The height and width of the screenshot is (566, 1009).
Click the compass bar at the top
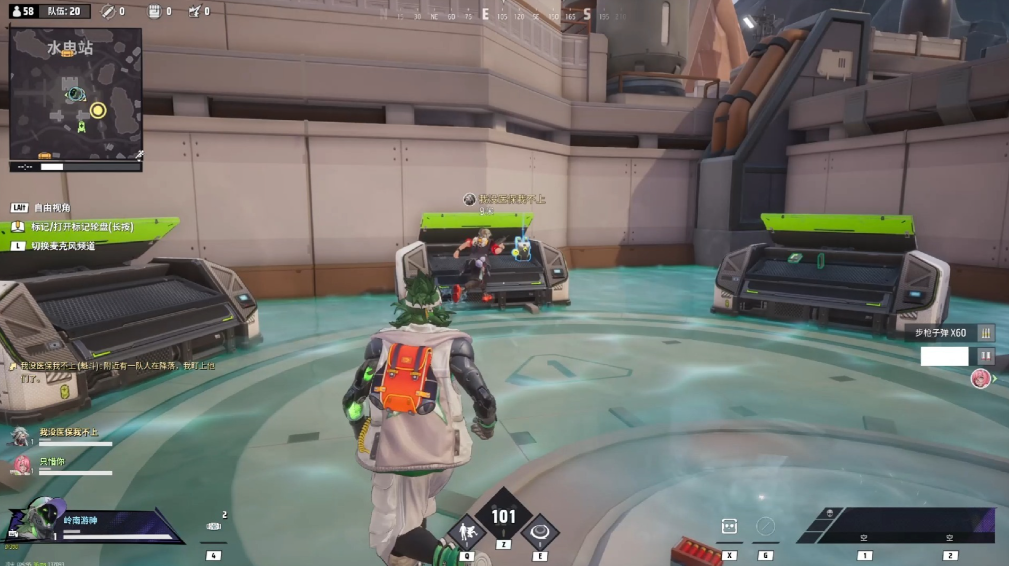click(504, 17)
